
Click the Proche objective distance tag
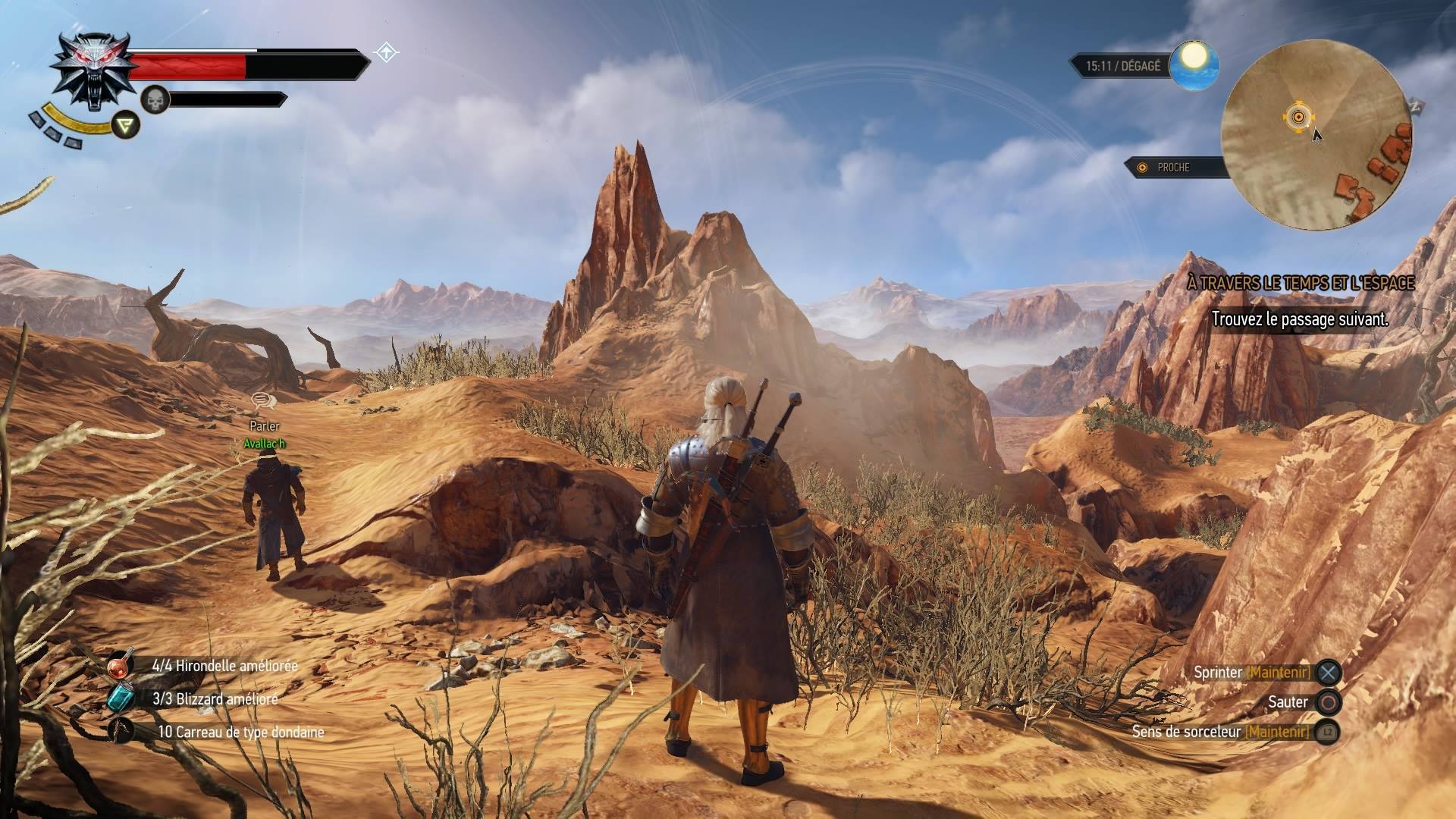coord(1172,168)
